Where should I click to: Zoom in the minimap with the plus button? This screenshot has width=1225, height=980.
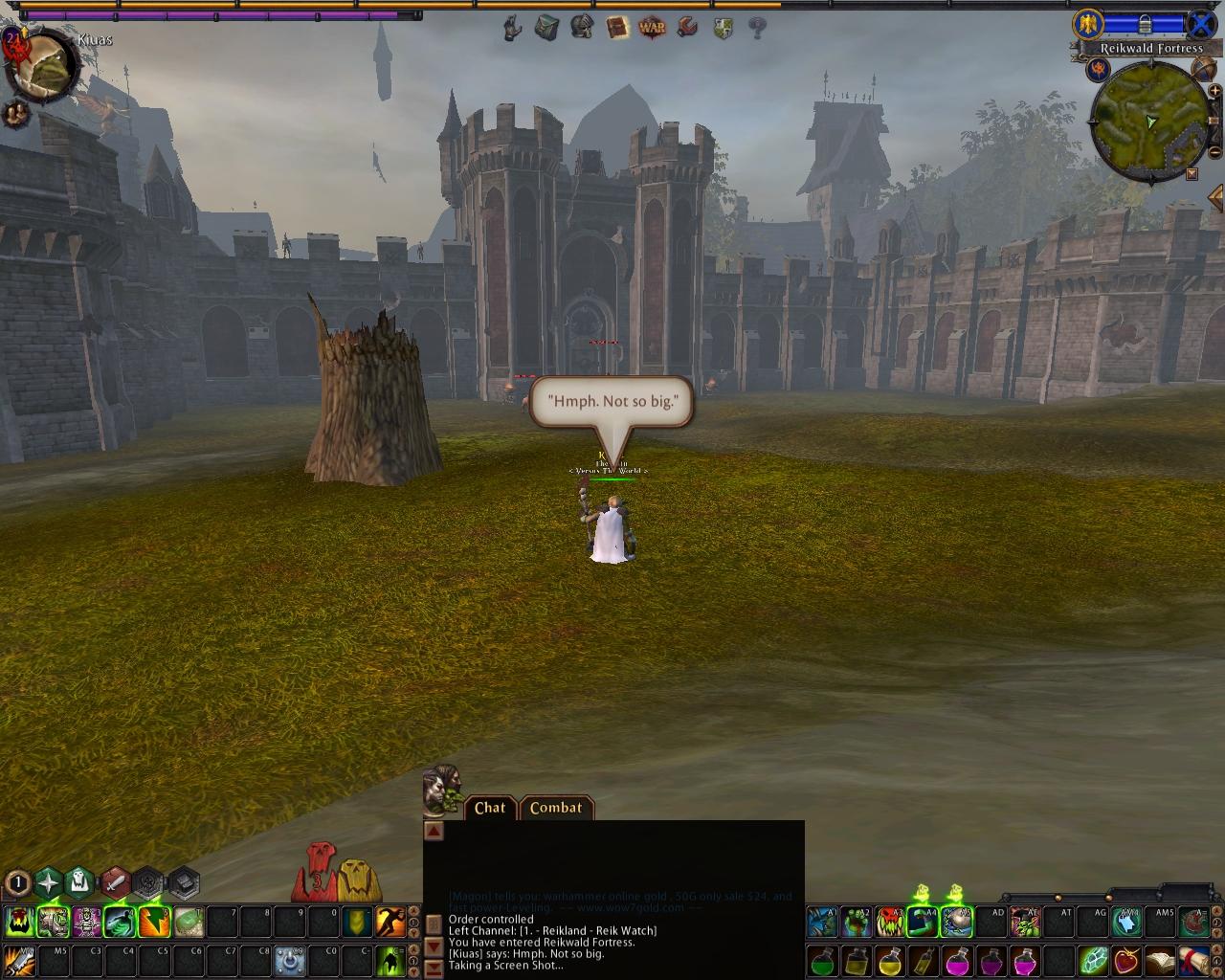tap(1214, 93)
